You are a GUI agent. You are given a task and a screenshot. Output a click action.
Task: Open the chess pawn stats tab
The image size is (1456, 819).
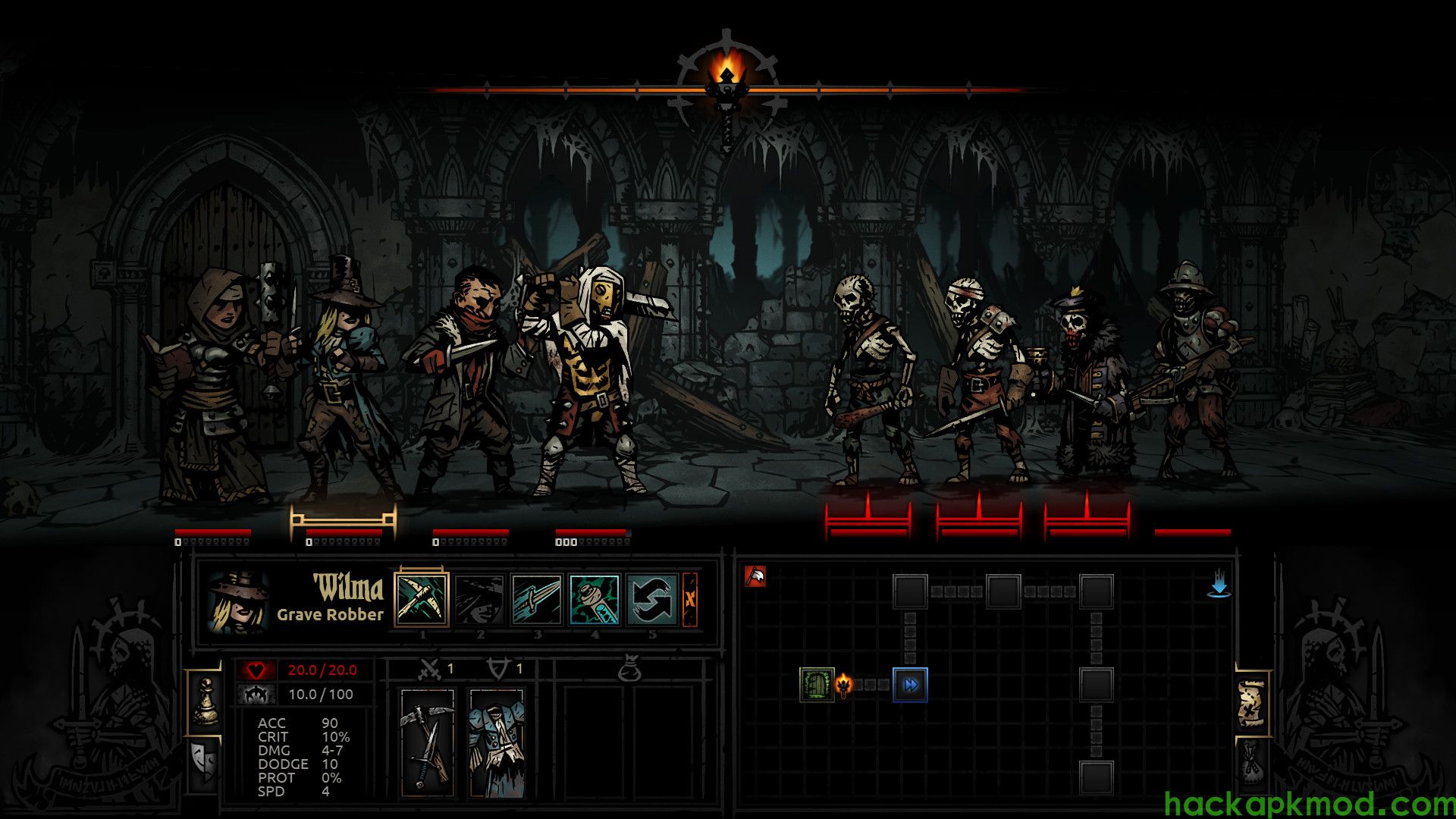pyautogui.click(x=205, y=703)
